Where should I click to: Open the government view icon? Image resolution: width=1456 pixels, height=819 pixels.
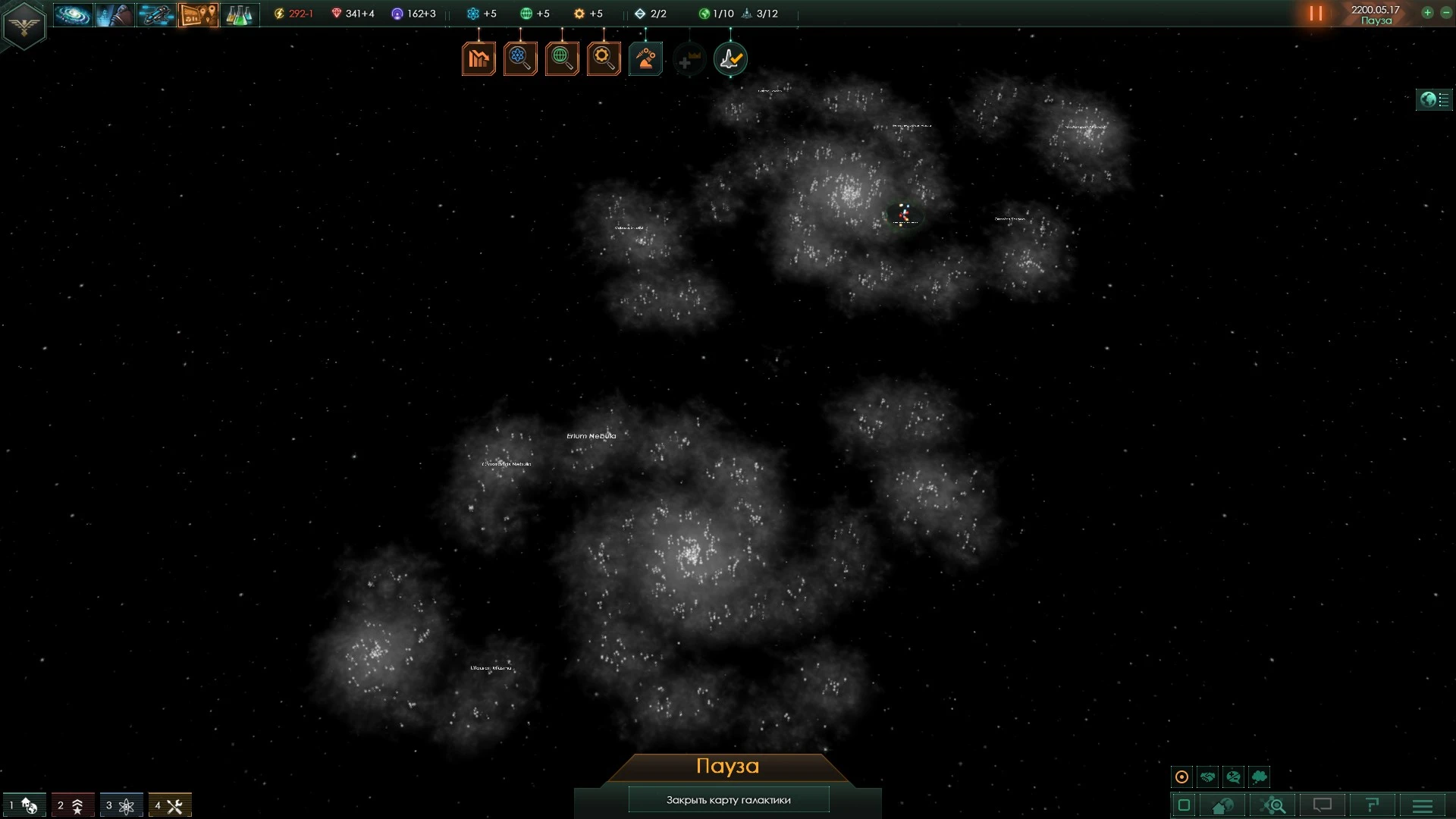[114, 13]
